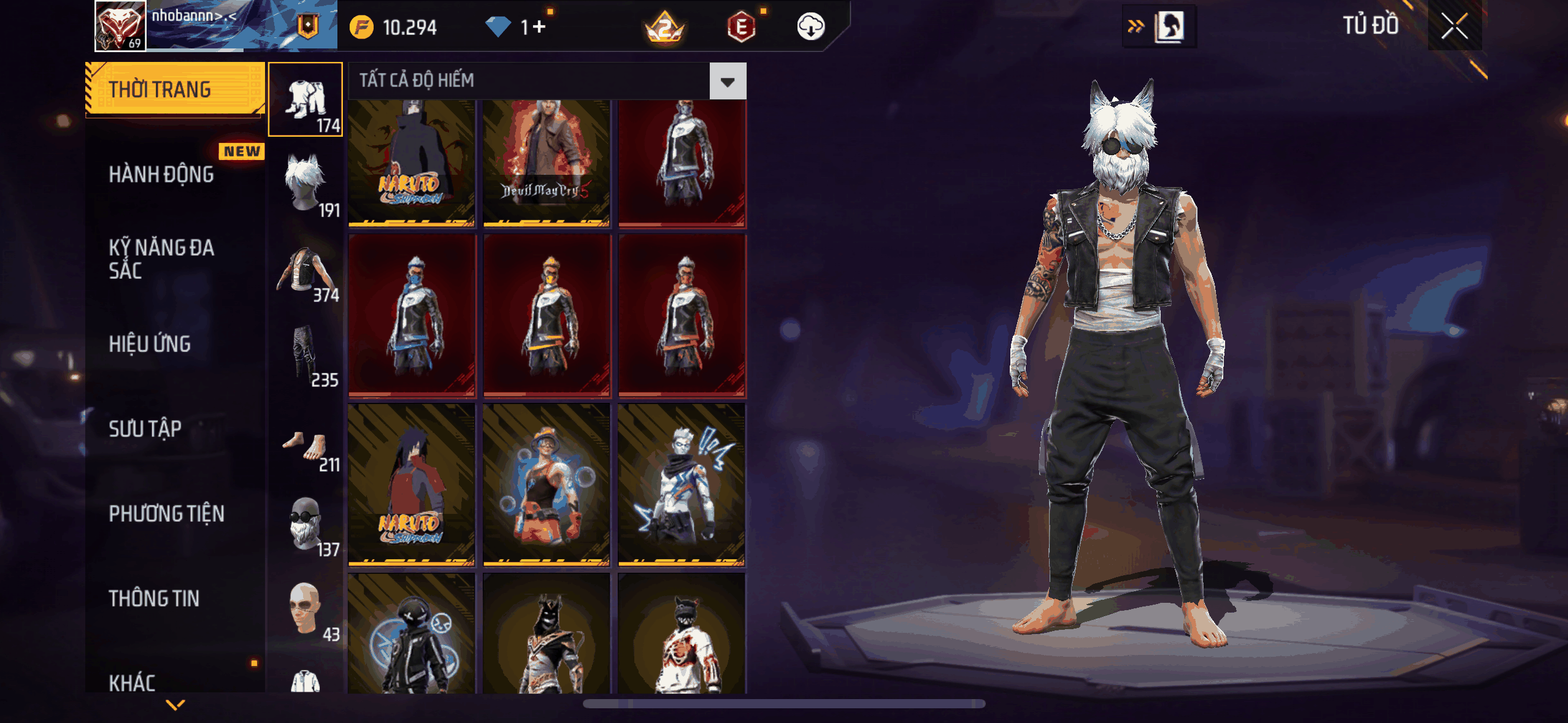Open the player profile avatar

point(120,26)
